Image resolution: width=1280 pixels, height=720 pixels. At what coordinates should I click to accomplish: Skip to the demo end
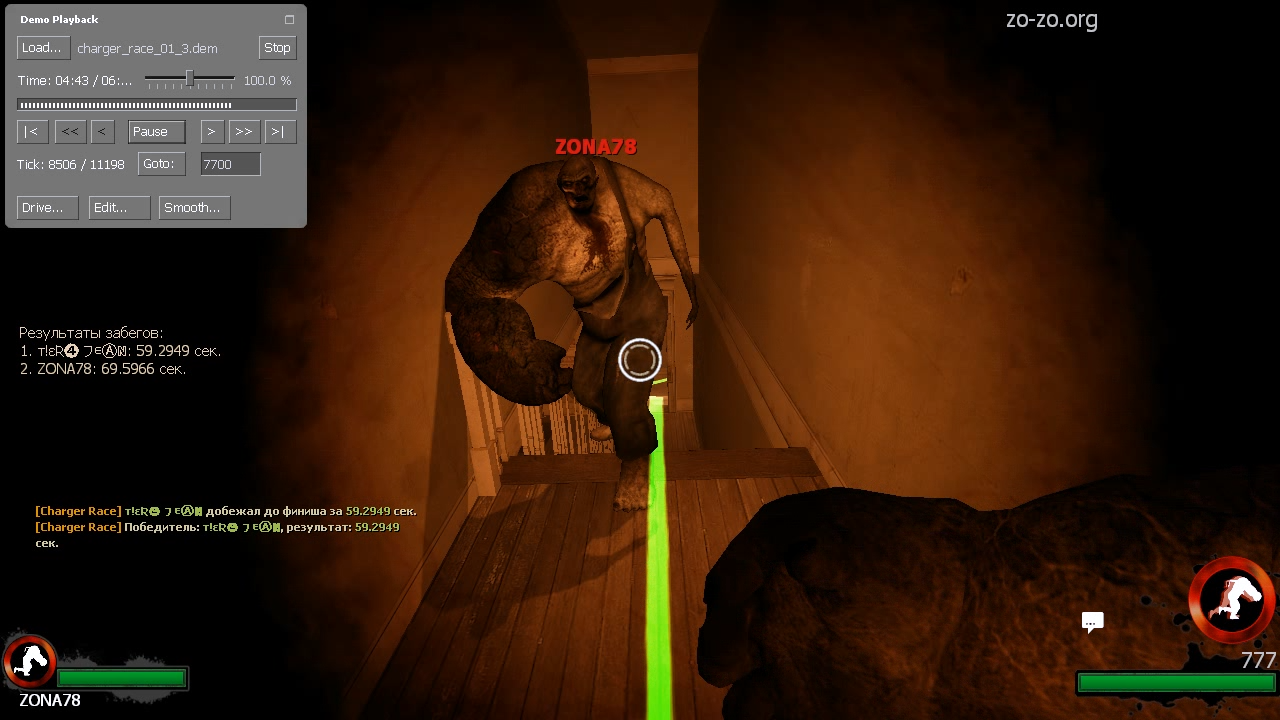click(280, 132)
